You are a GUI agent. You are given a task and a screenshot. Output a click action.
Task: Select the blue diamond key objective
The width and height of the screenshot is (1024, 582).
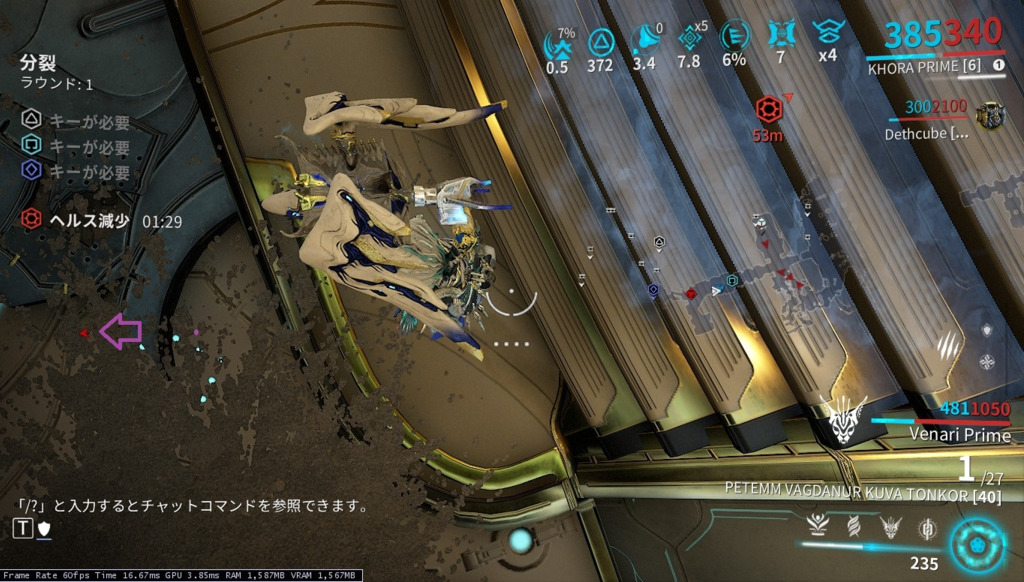click(x=31, y=171)
